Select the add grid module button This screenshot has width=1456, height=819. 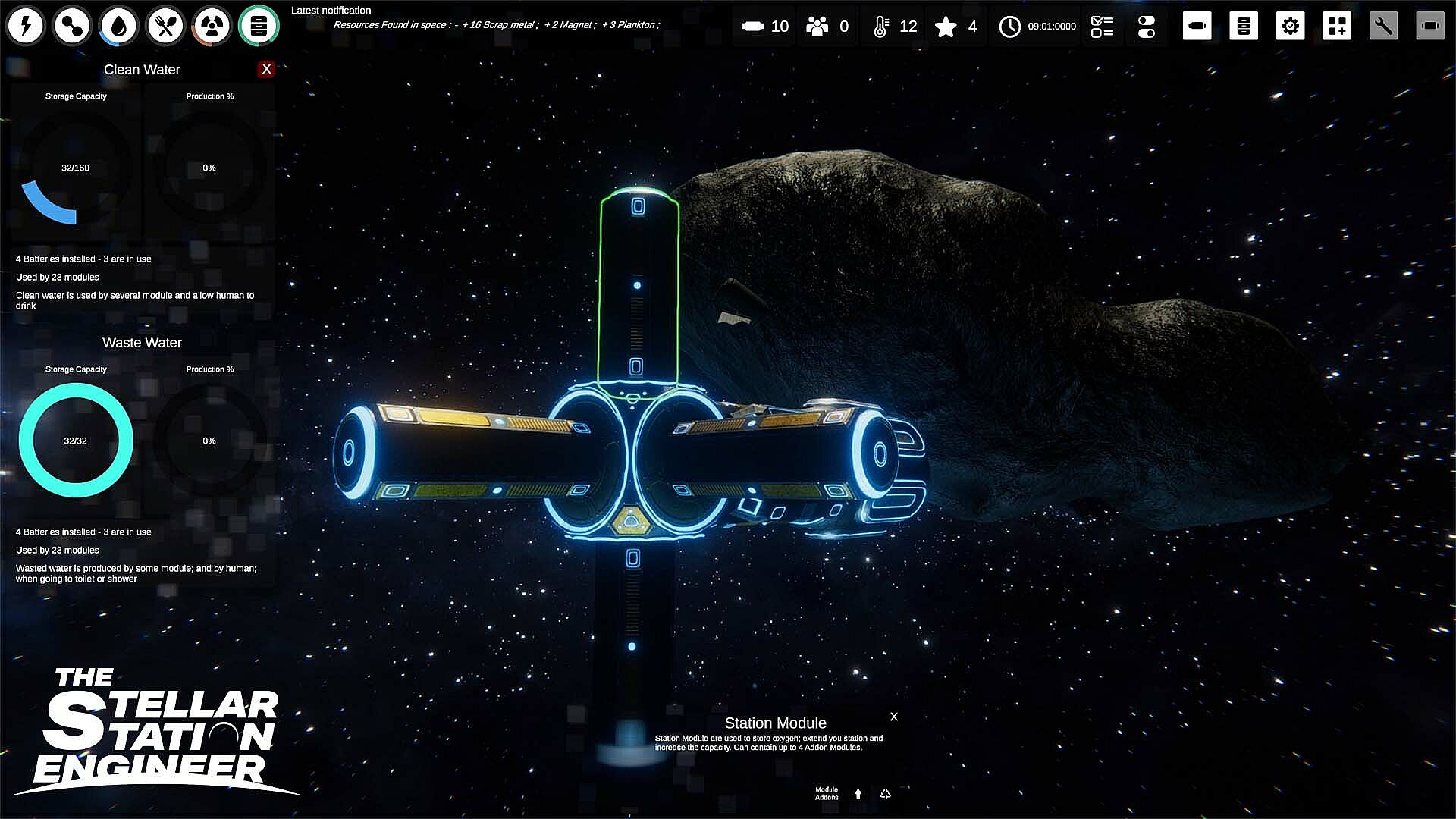(x=1337, y=26)
